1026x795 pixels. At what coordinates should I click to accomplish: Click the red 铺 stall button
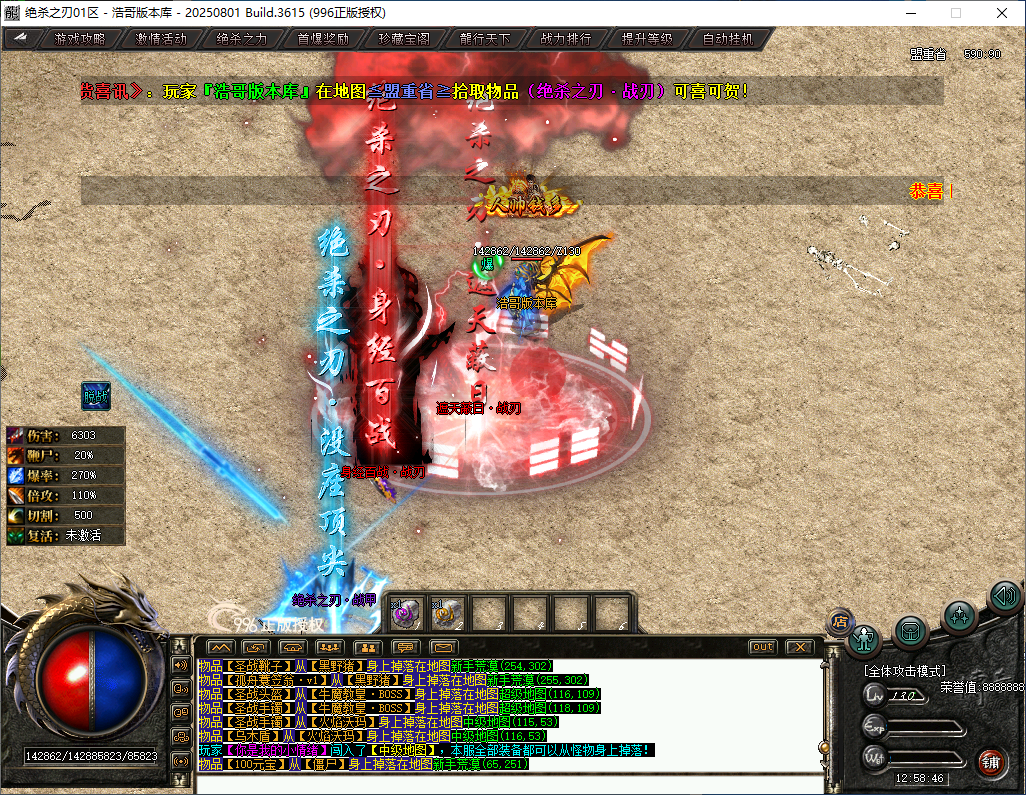991,761
